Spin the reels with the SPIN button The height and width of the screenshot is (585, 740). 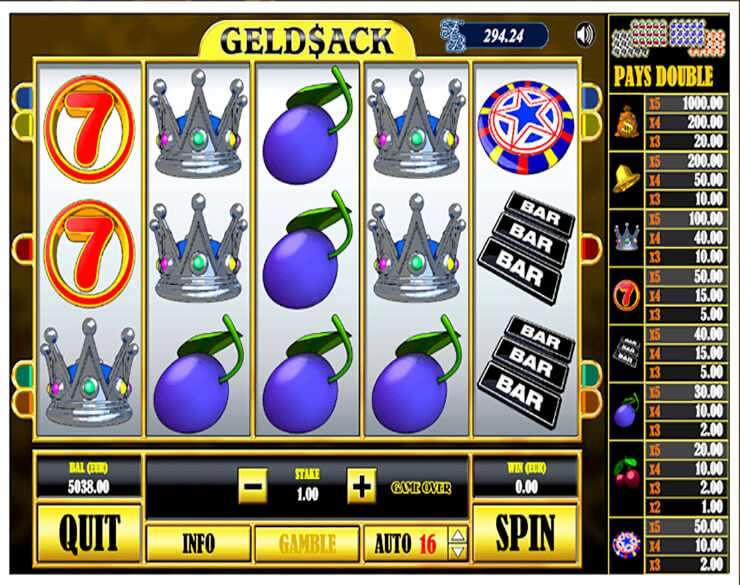525,534
